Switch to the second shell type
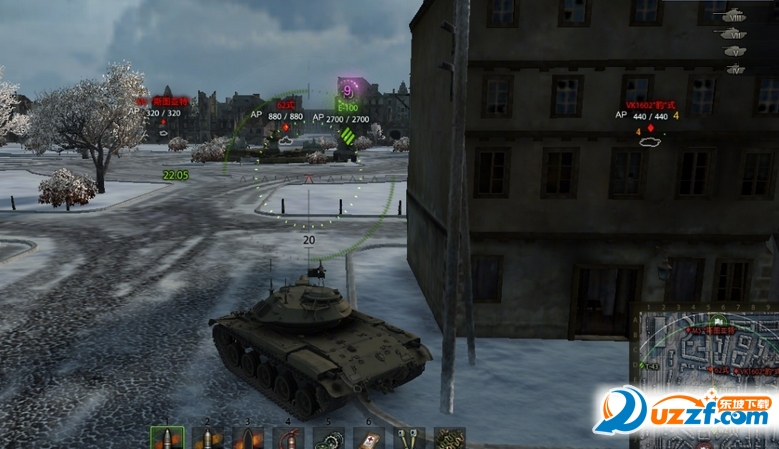 [x=207, y=439]
